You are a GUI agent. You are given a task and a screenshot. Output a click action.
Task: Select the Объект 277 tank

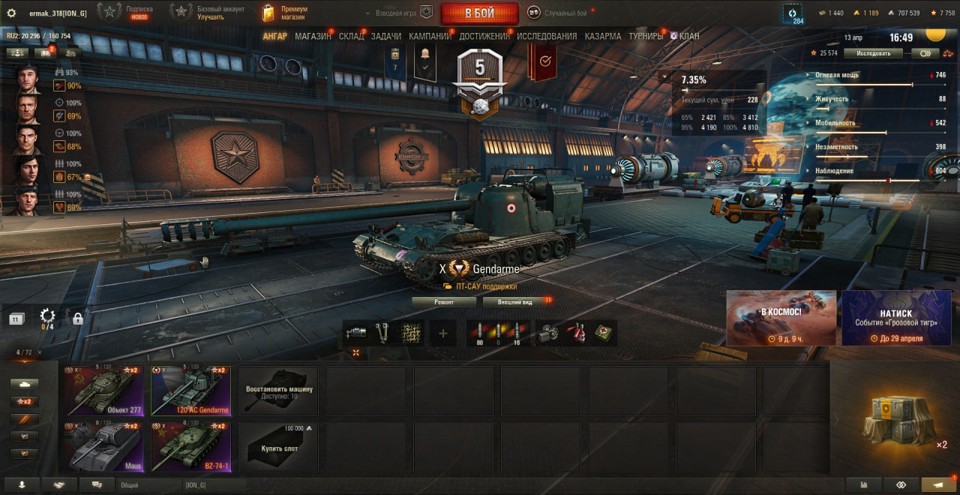pyautogui.click(x=104, y=390)
